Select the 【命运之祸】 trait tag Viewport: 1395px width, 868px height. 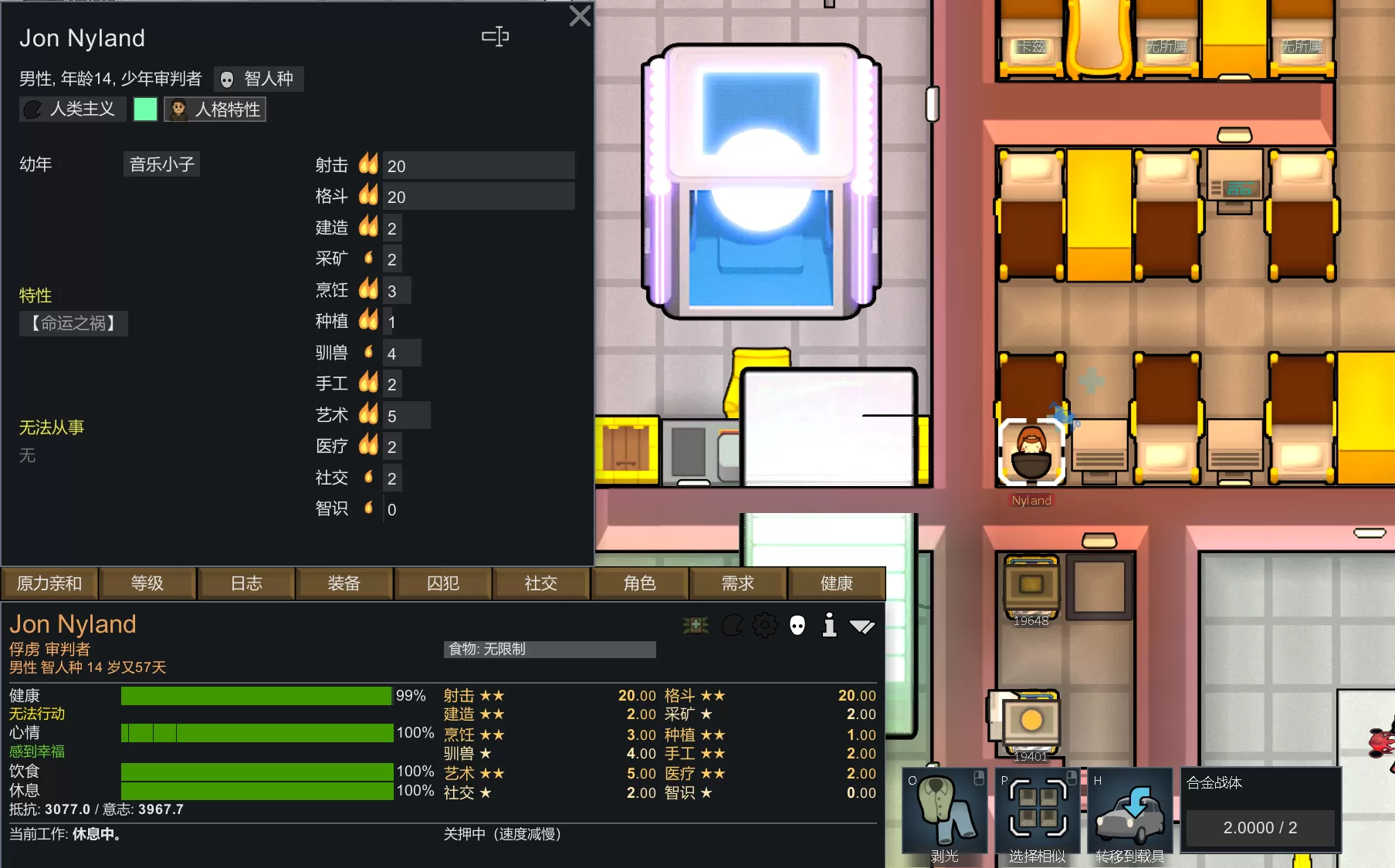pos(73,323)
